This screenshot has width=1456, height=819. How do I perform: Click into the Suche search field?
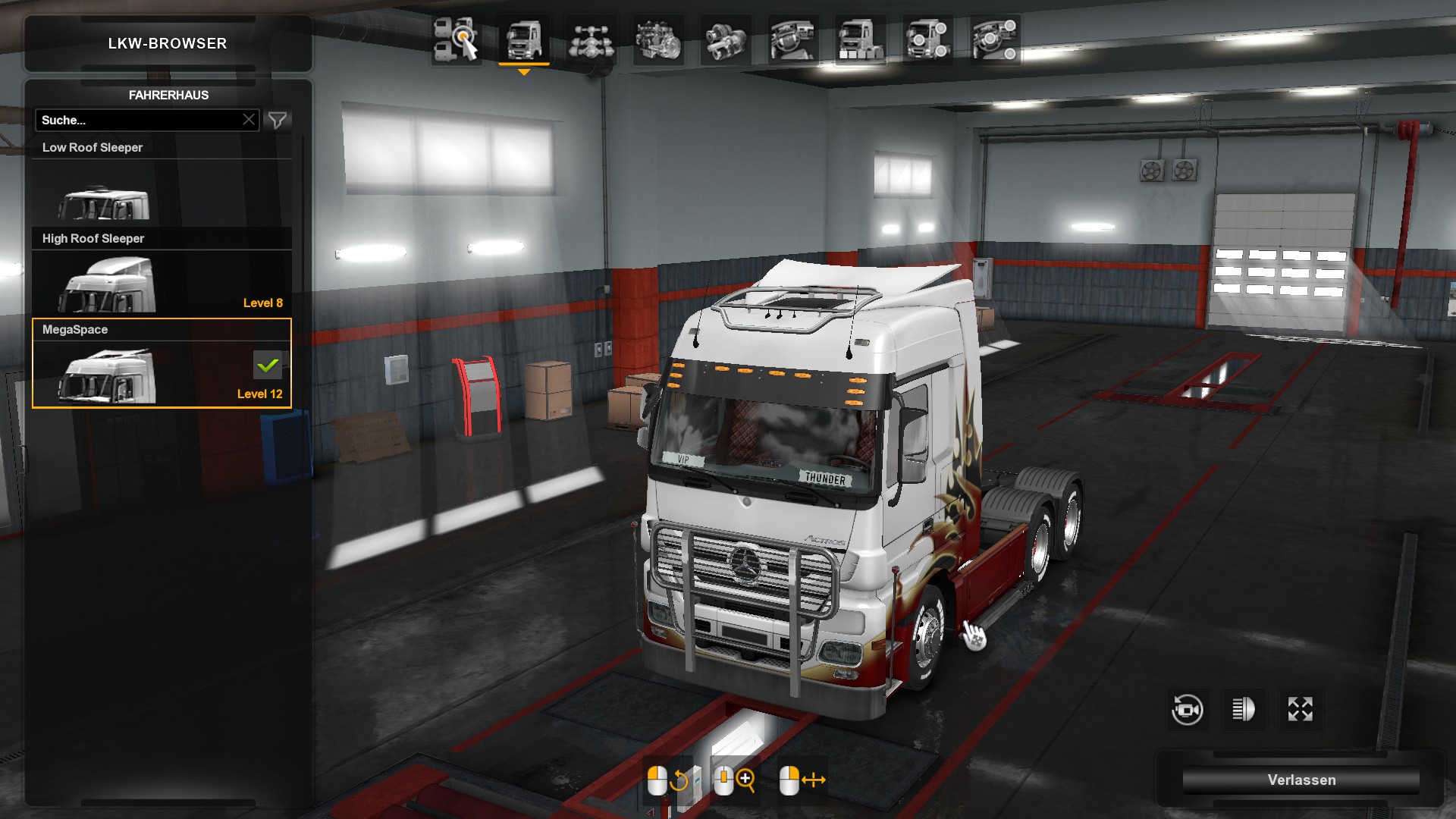(136, 120)
